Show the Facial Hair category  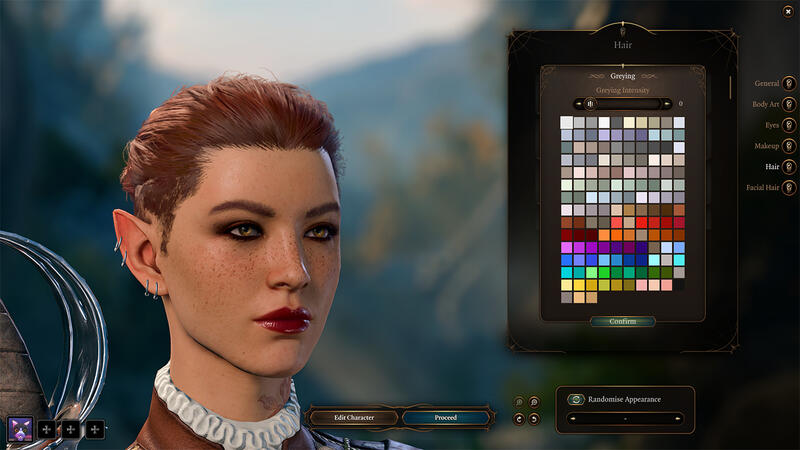[789, 187]
